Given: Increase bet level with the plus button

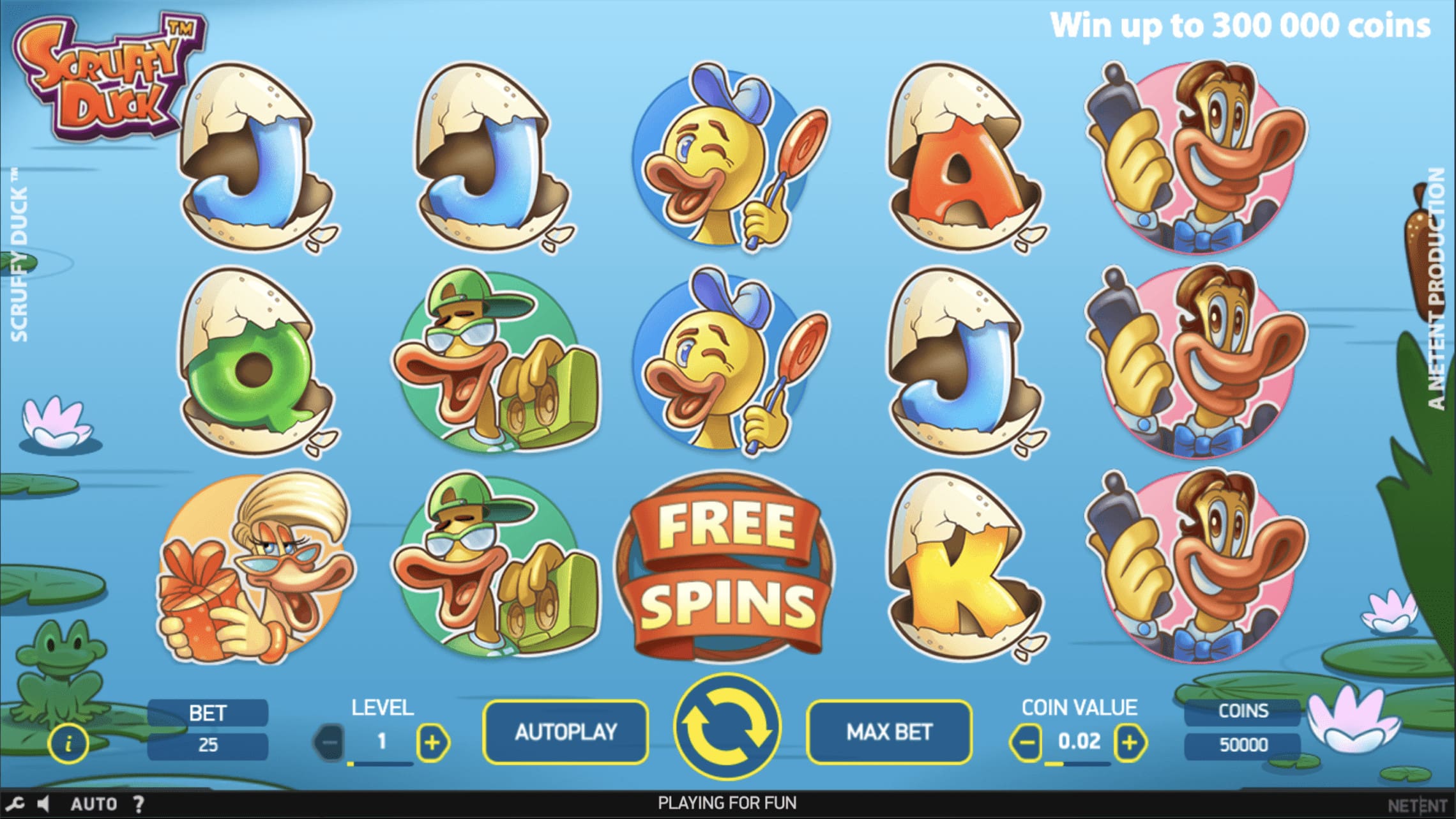Looking at the screenshot, I should tap(434, 741).
